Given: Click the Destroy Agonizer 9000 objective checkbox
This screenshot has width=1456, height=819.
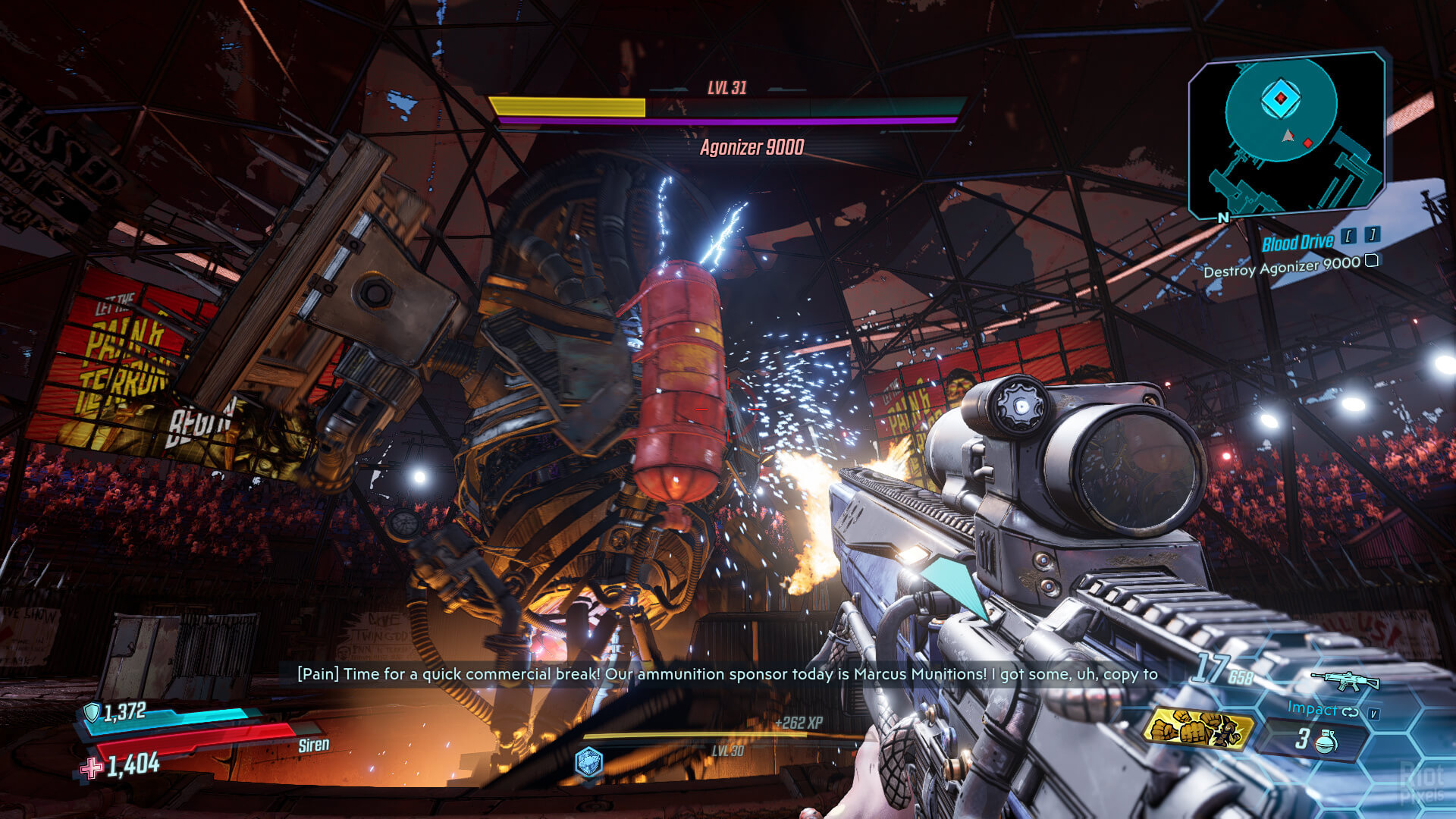Looking at the screenshot, I should 1371,261.
